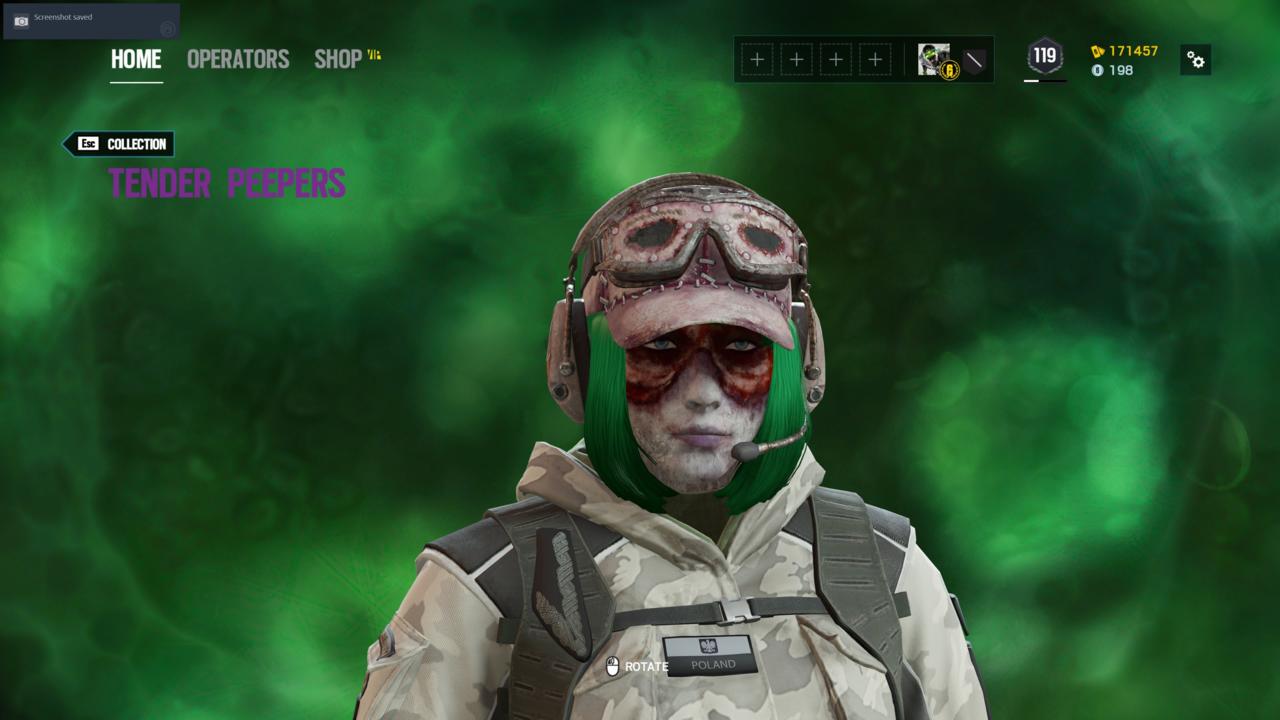Viewport: 1280px width, 720px height.
Task: Click the camera icon in the screenshot notification
Action: point(20,22)
